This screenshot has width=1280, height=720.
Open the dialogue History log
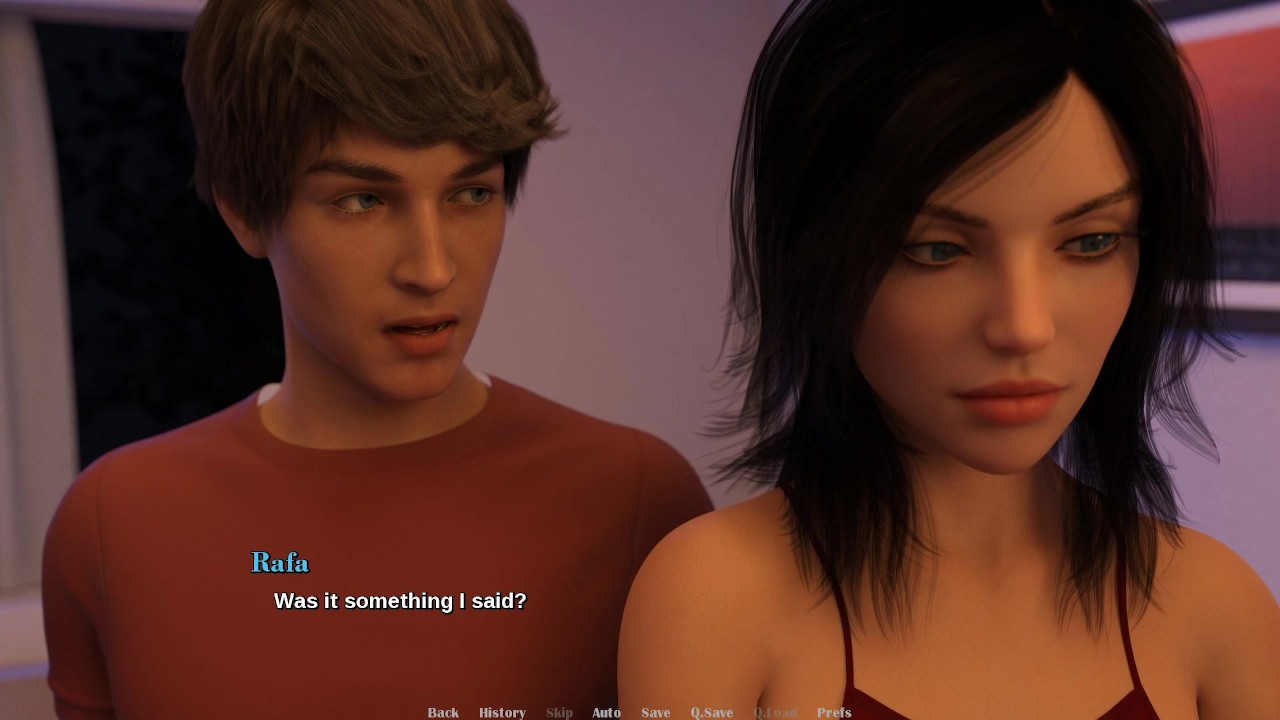502,712
